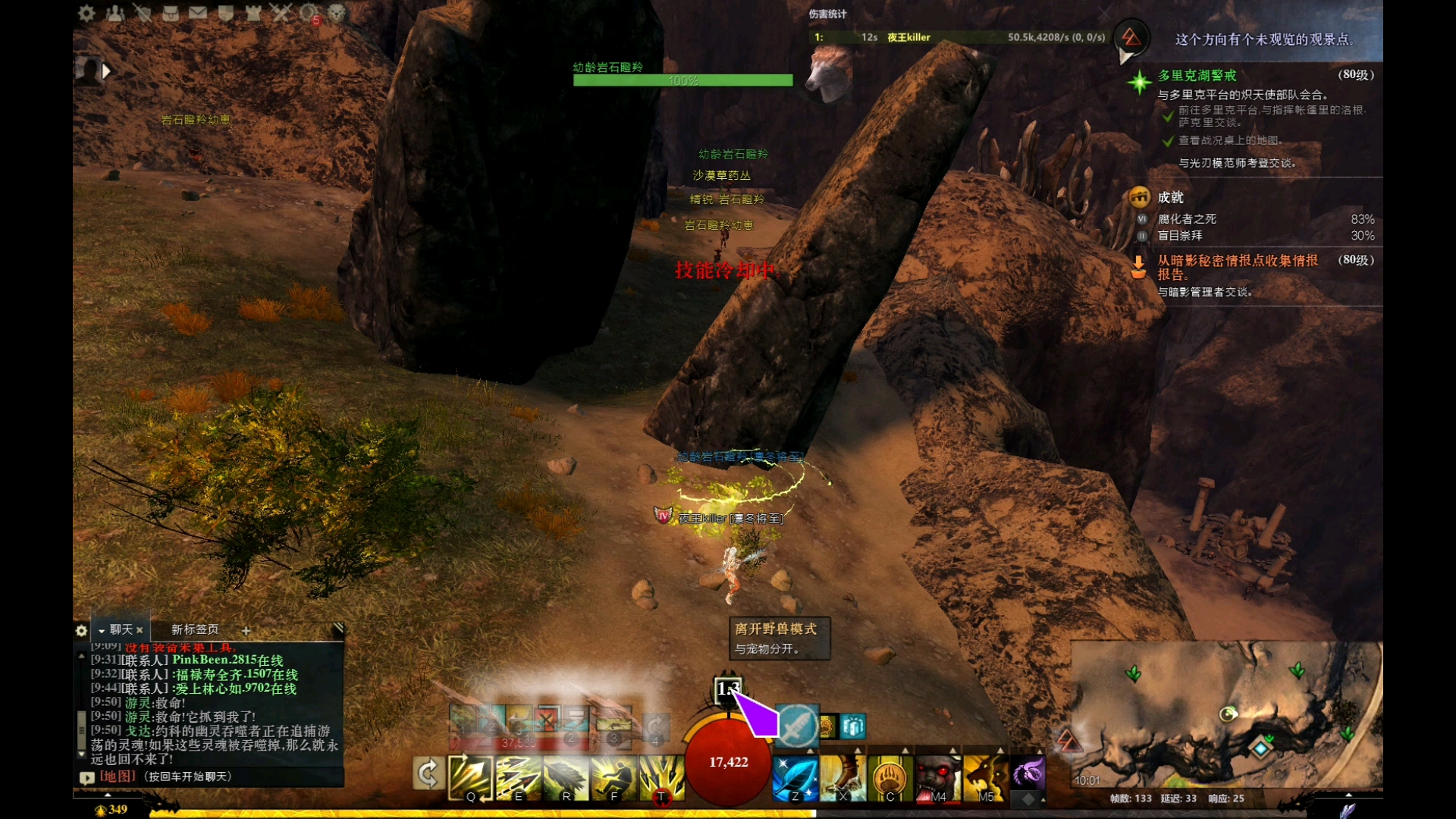Screen dimensions: 1456x819
Task: Open the game menu gear icon
Action: [x=86, y=13]
